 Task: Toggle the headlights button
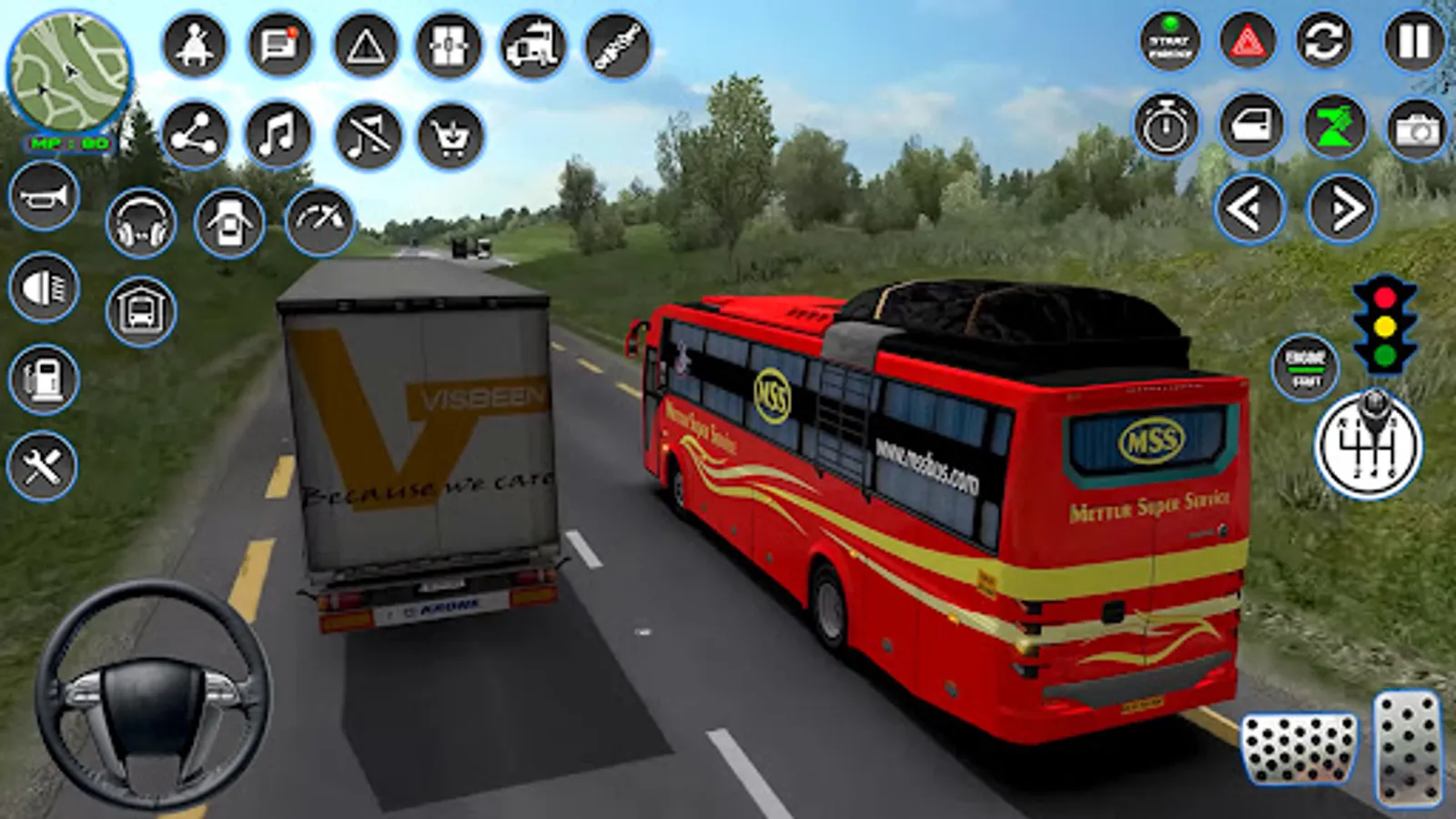45,288
